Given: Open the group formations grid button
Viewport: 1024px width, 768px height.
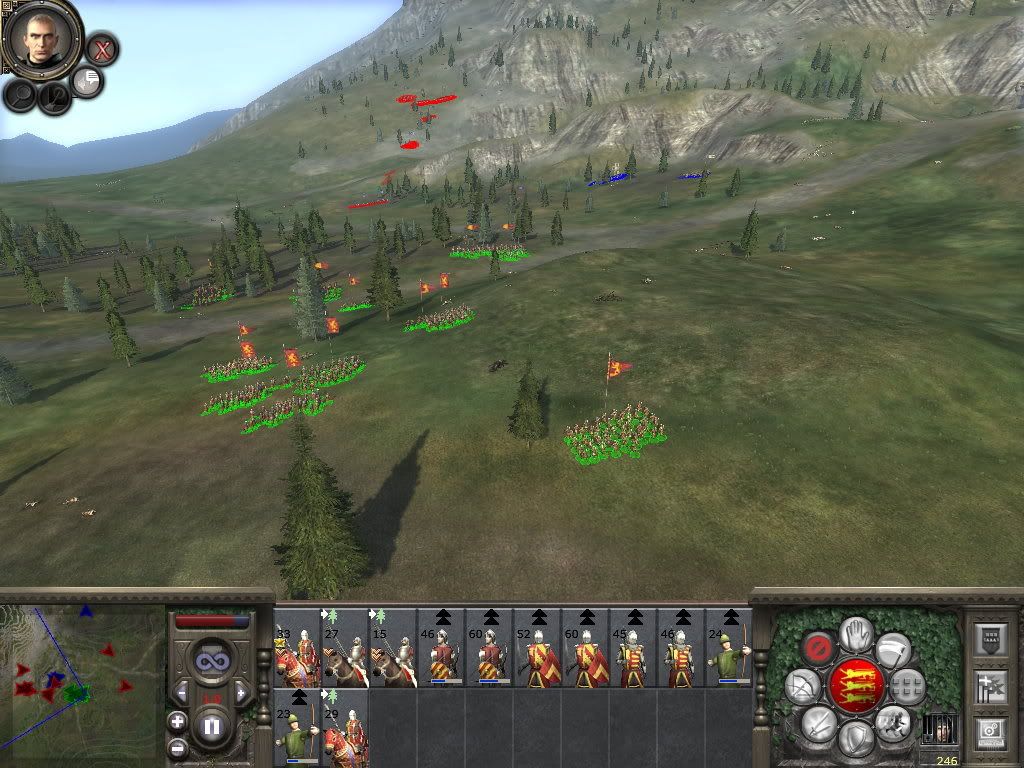Looking at the screenshot, I should click(907, 686).
